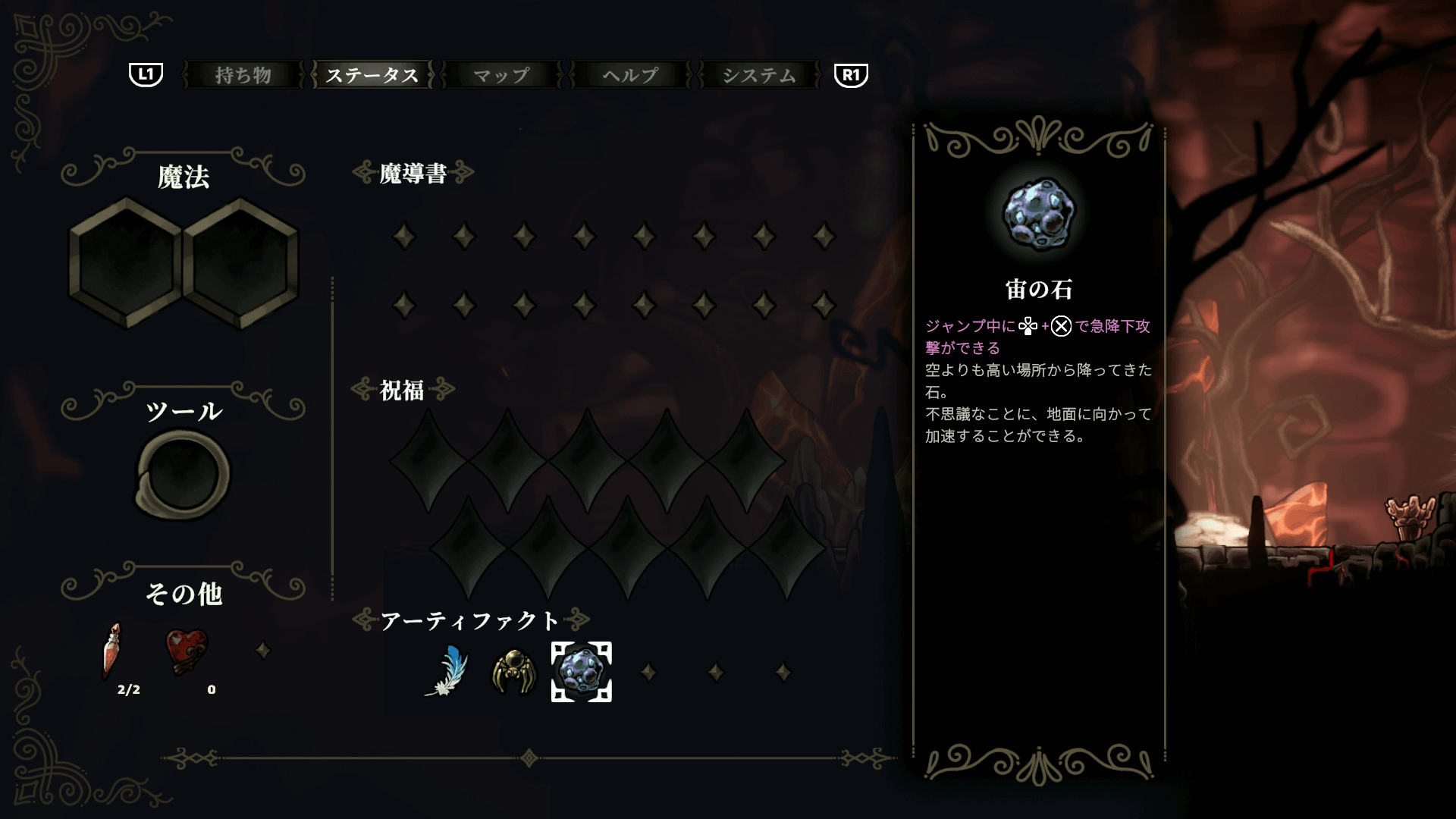Expand the 魔導書 section

(x=413, y=172)
